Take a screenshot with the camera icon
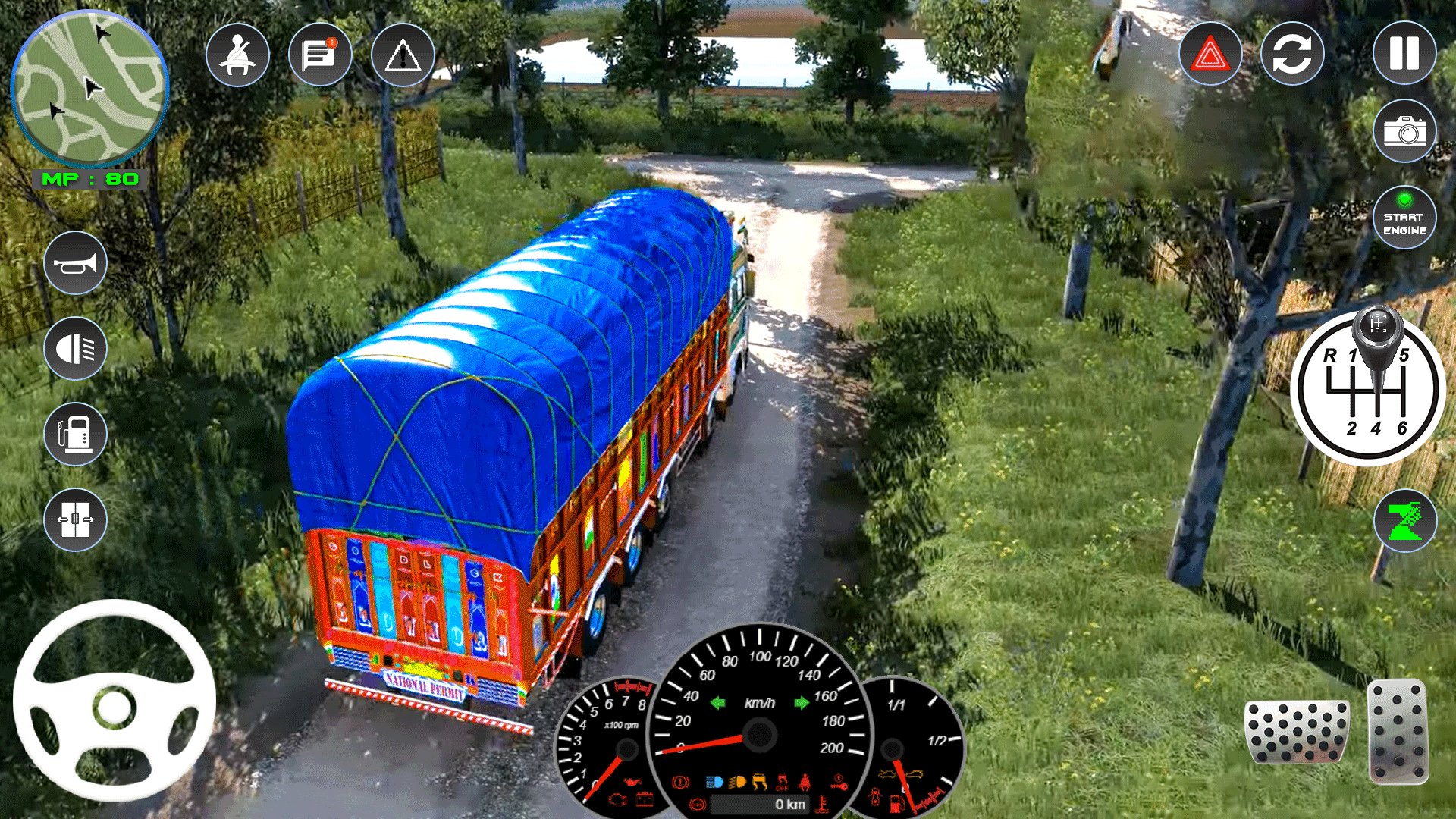Image resolution: width=1456 pixels, height=819 pixels. coord(1404,130)
